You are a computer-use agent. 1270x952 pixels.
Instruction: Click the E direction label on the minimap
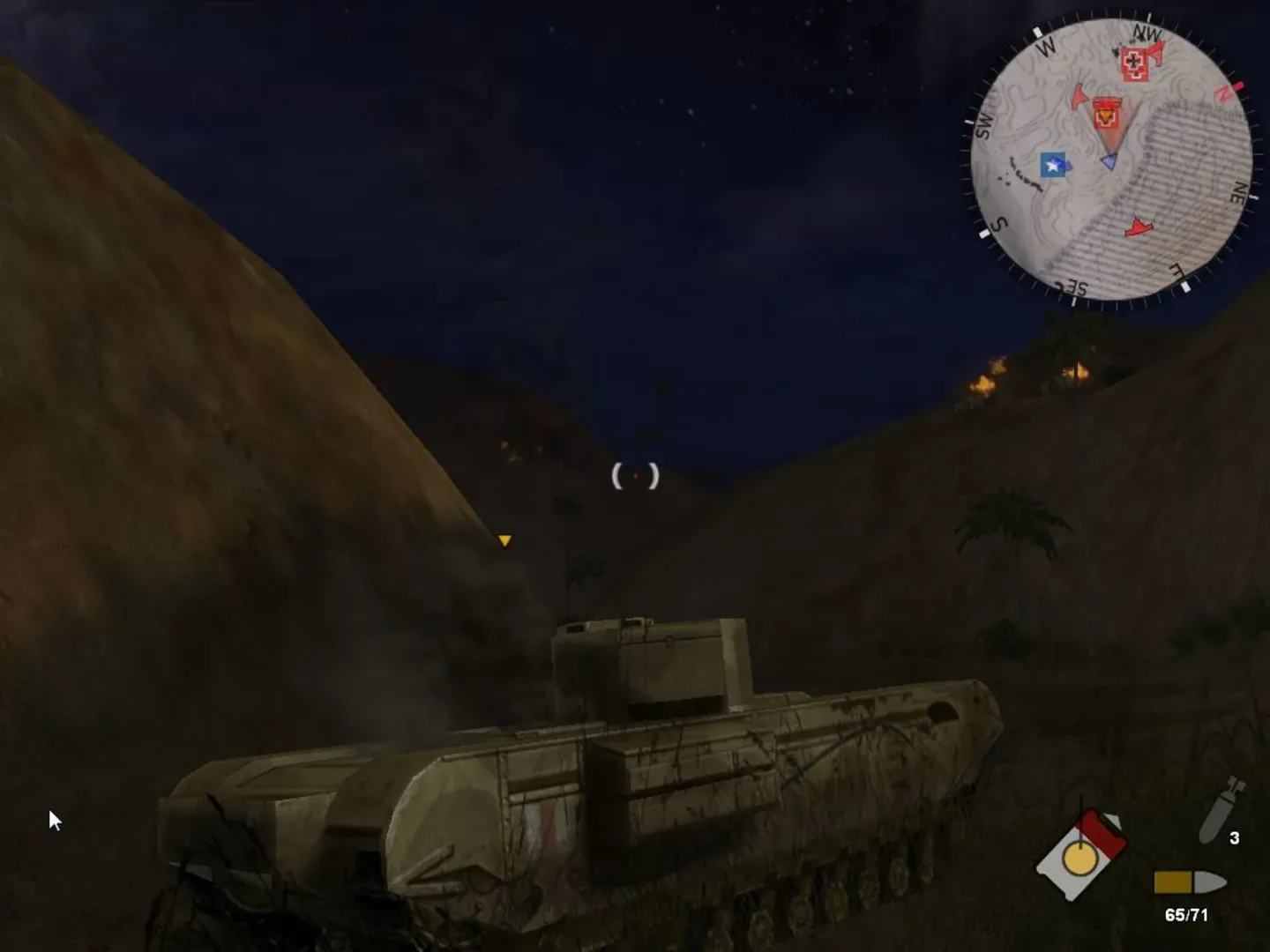(x=1176, y=269)
